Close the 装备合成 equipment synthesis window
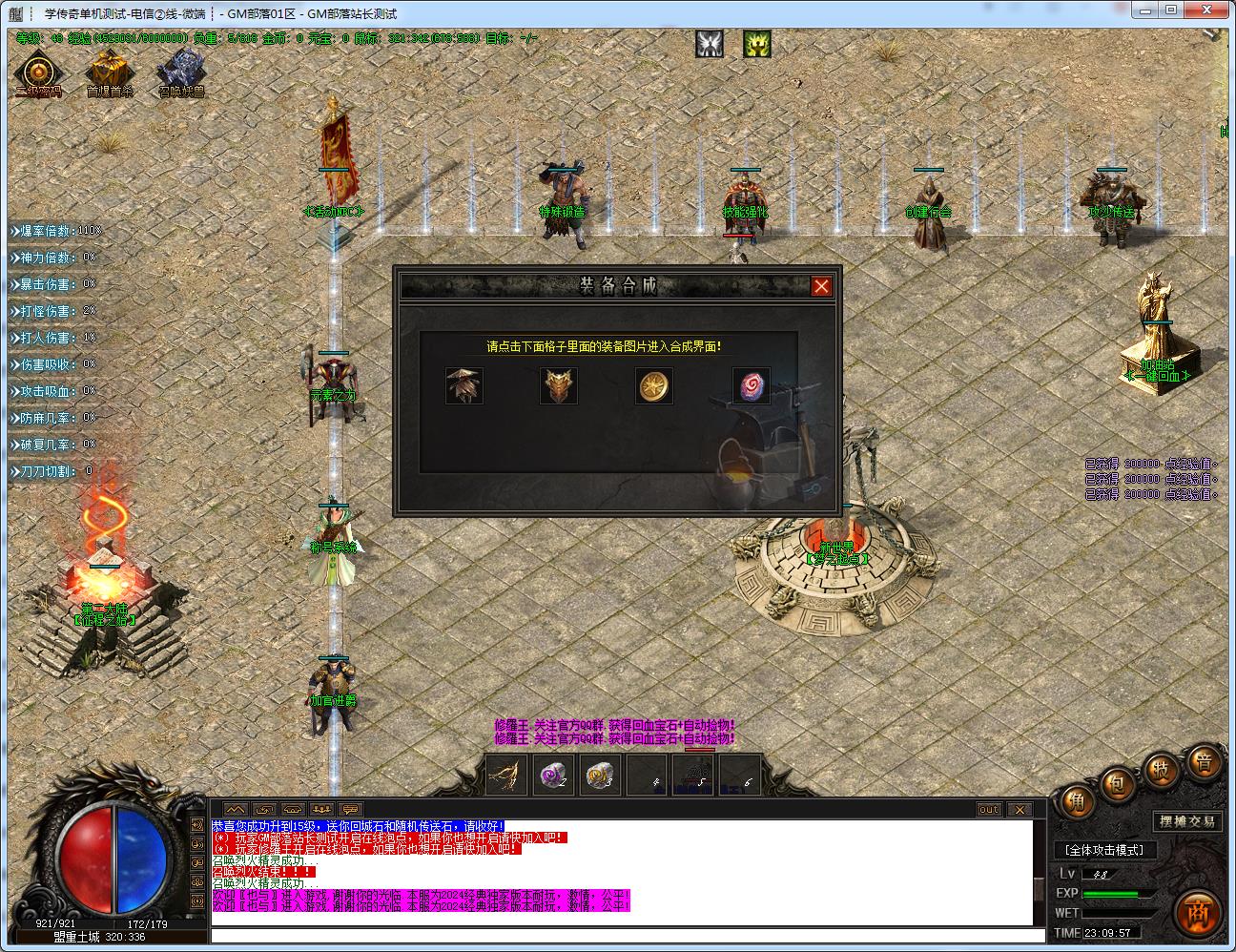1236x952 pixels. tap(821, 286)
